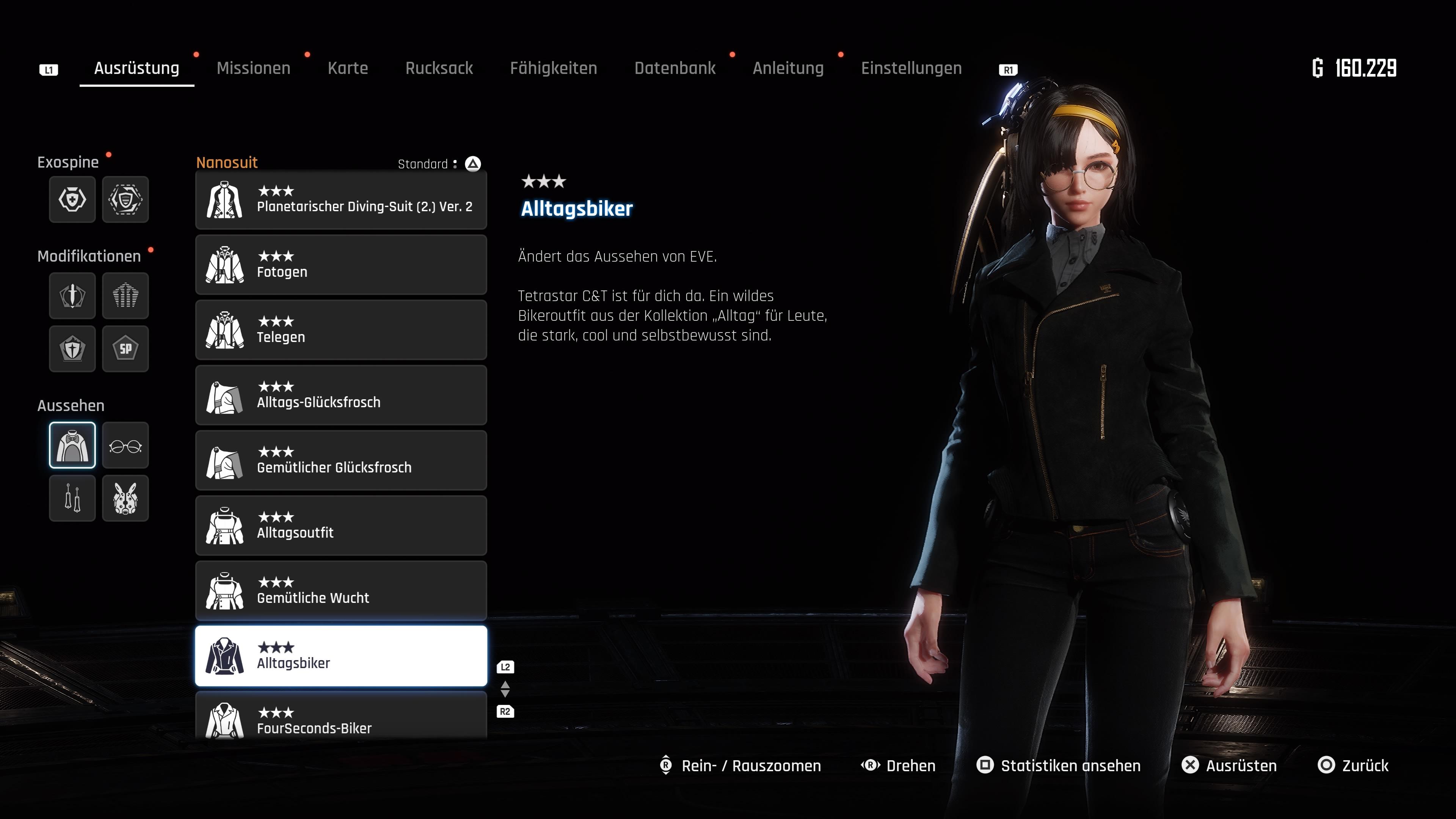This screenshot has height=819, width=1456.
Task: Select the Alltagsoutfit entry
Action: tap(341, 526)
